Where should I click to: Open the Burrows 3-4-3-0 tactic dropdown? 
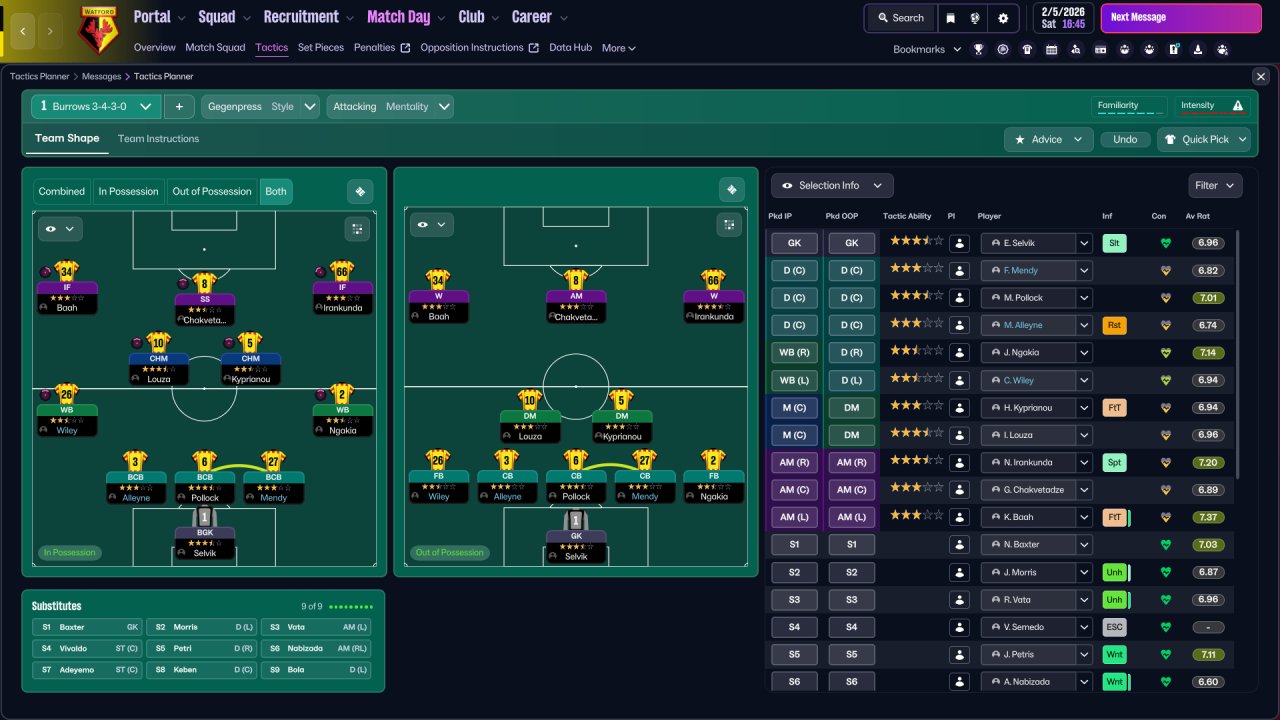click(95, 107)
